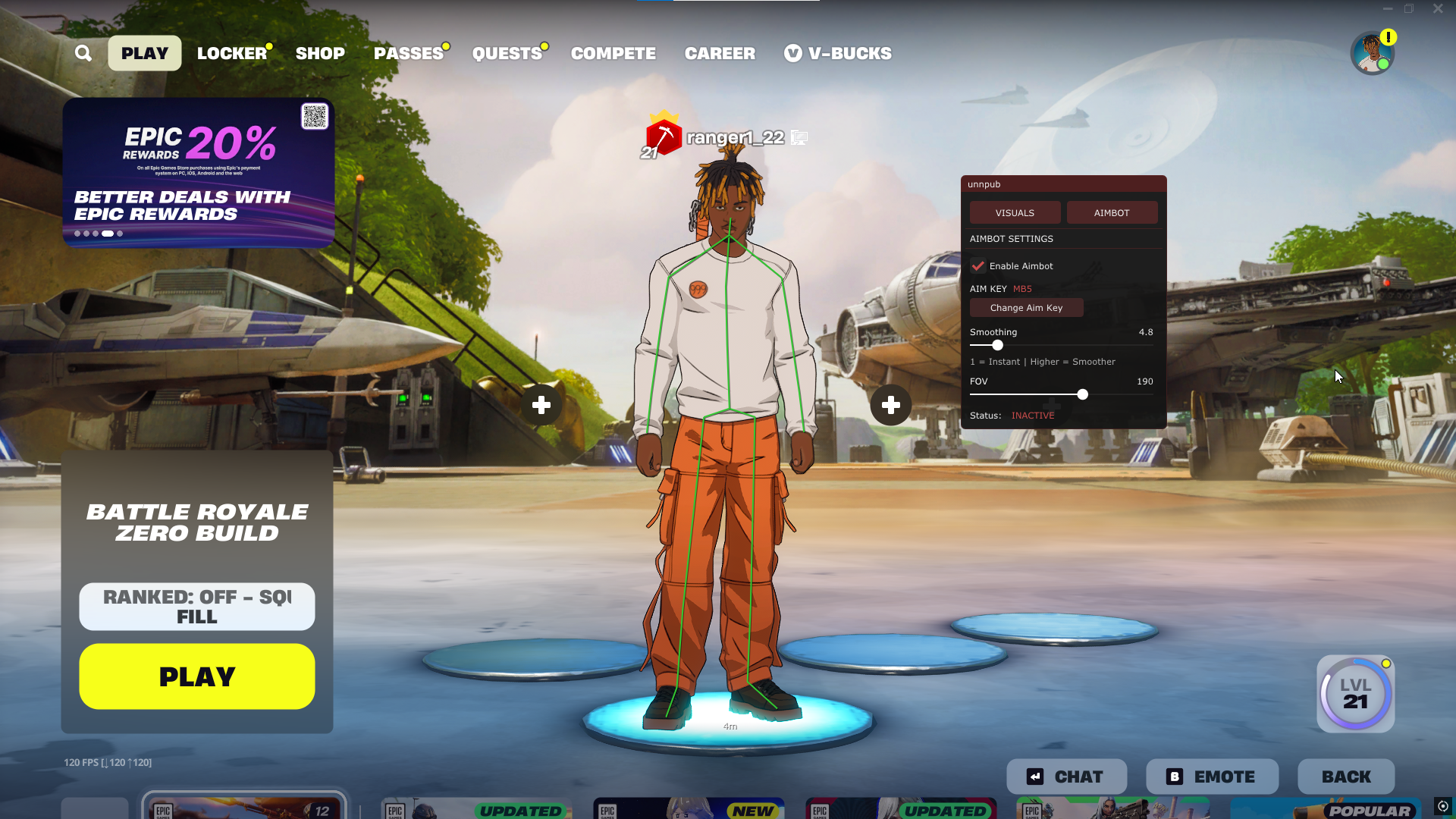1456x819 pixels.
Task: Open the Epic Rewards 20% banner
Action: [198, 173]
